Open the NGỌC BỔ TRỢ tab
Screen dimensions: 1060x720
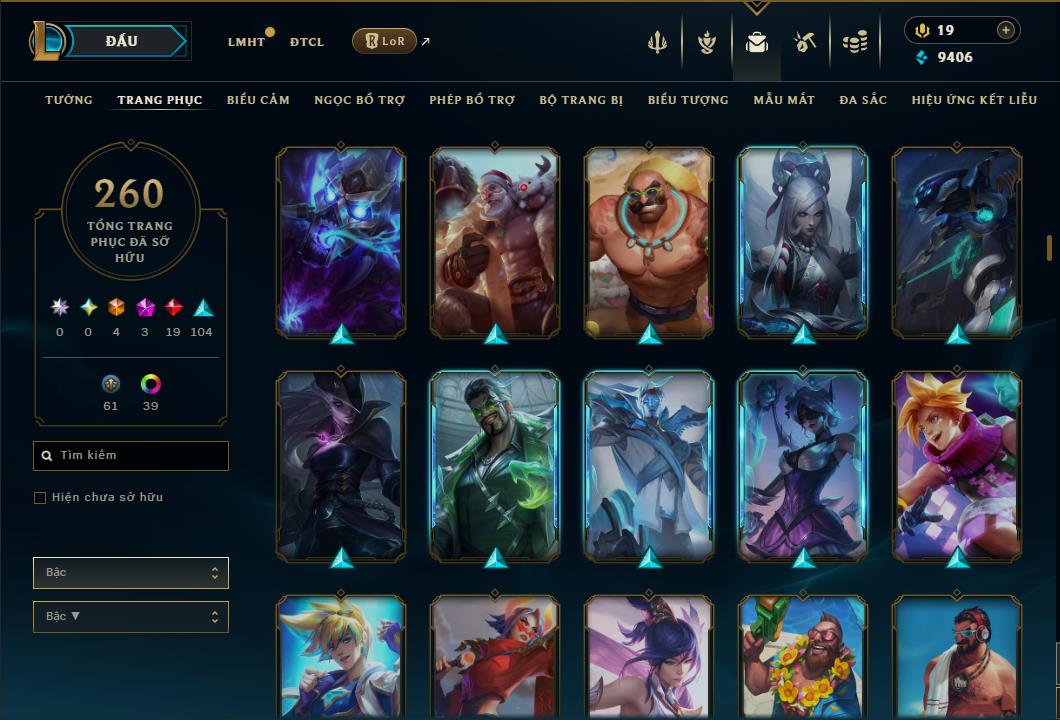(359, 100)
